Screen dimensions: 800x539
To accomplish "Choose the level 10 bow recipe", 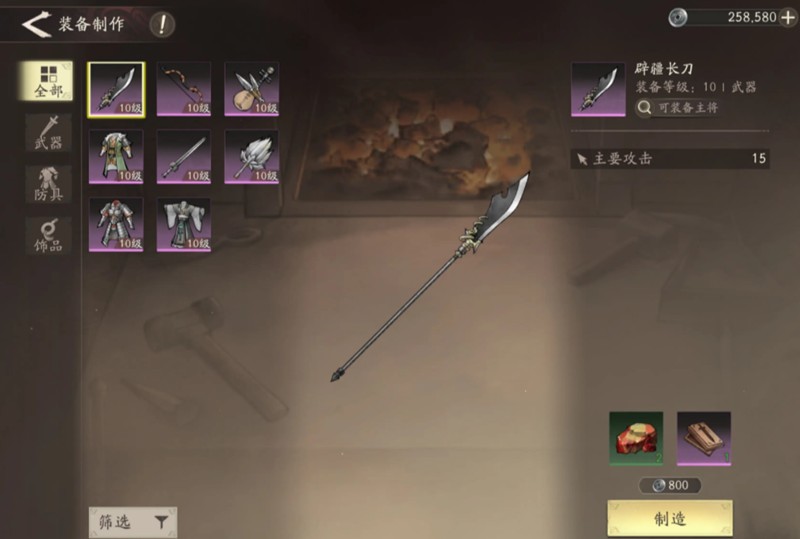I will click(184, 90).
